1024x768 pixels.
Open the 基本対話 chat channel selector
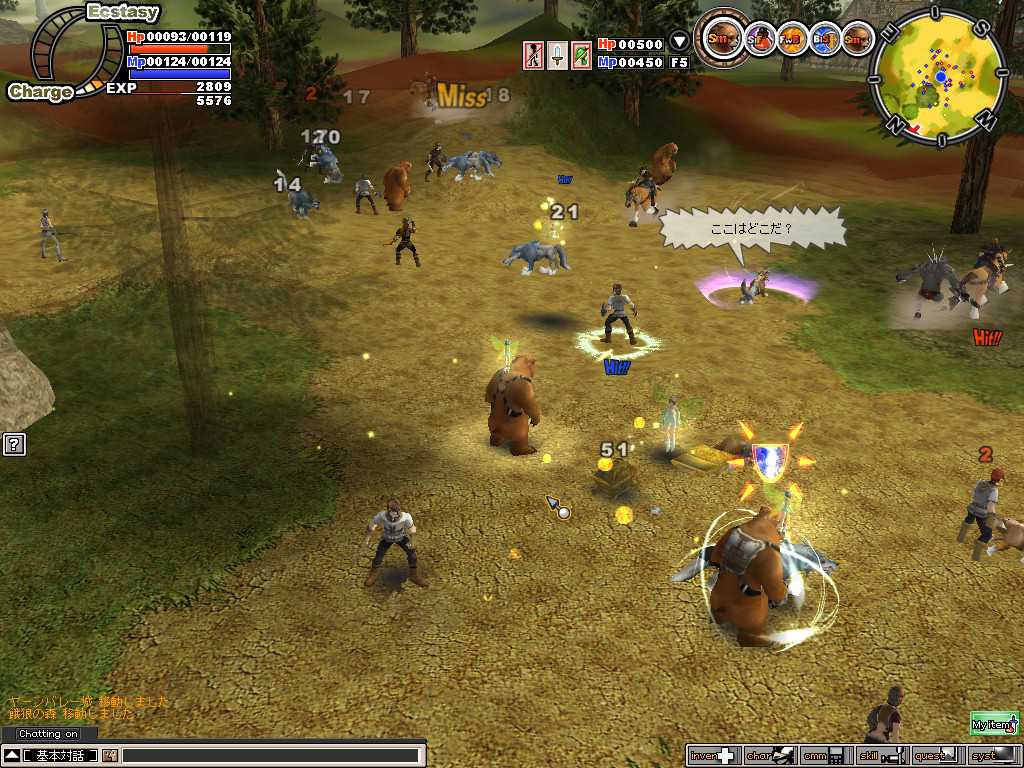(60, 755)
